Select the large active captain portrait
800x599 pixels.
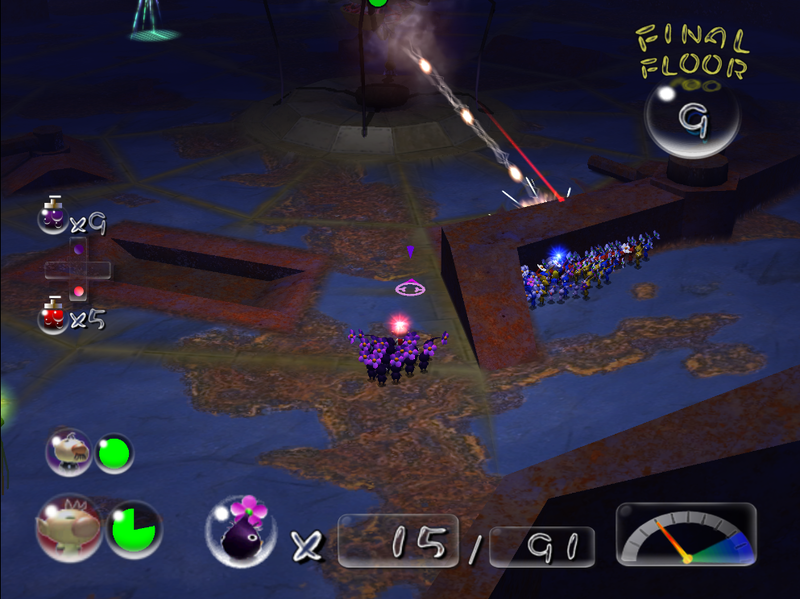(x=67, y=527)
